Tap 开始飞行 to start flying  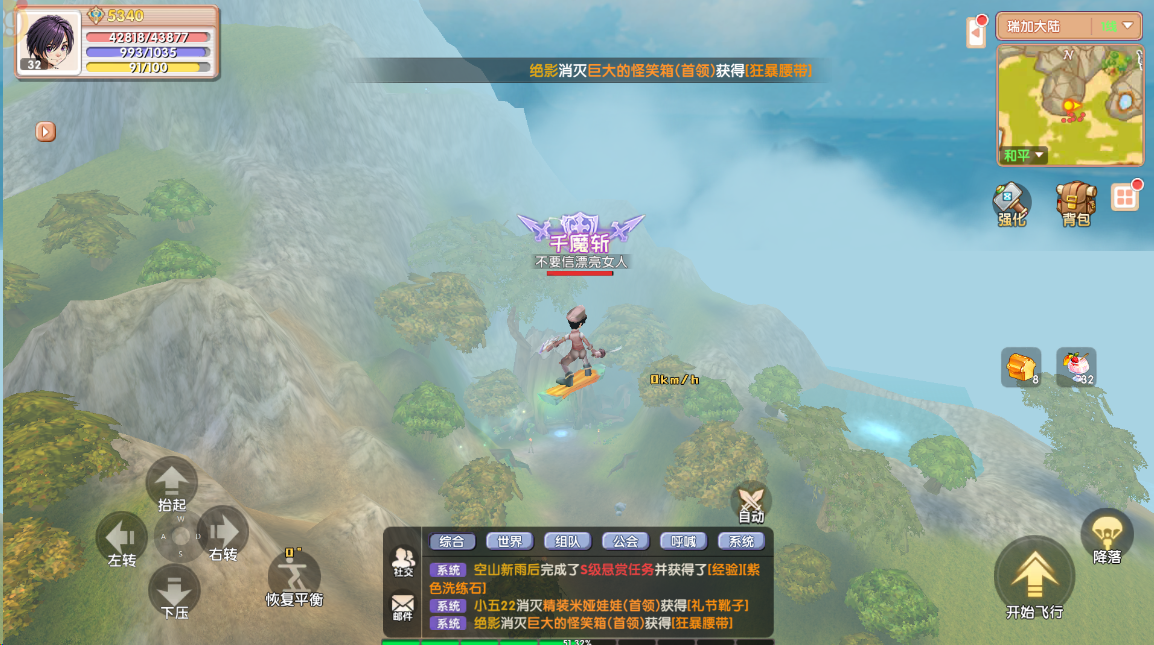[1034, 577]
